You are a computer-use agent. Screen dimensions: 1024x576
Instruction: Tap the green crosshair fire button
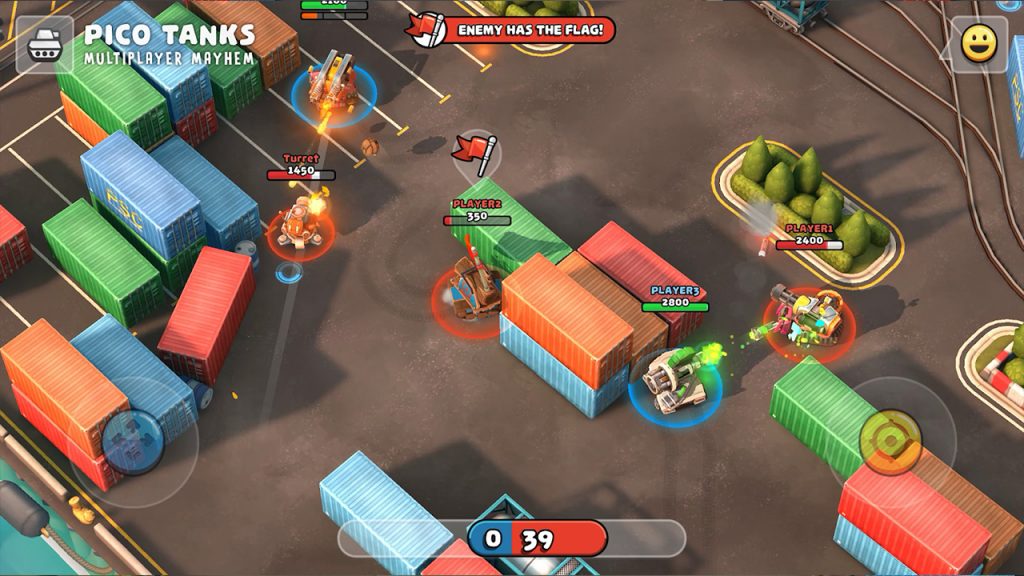[890, 440]
